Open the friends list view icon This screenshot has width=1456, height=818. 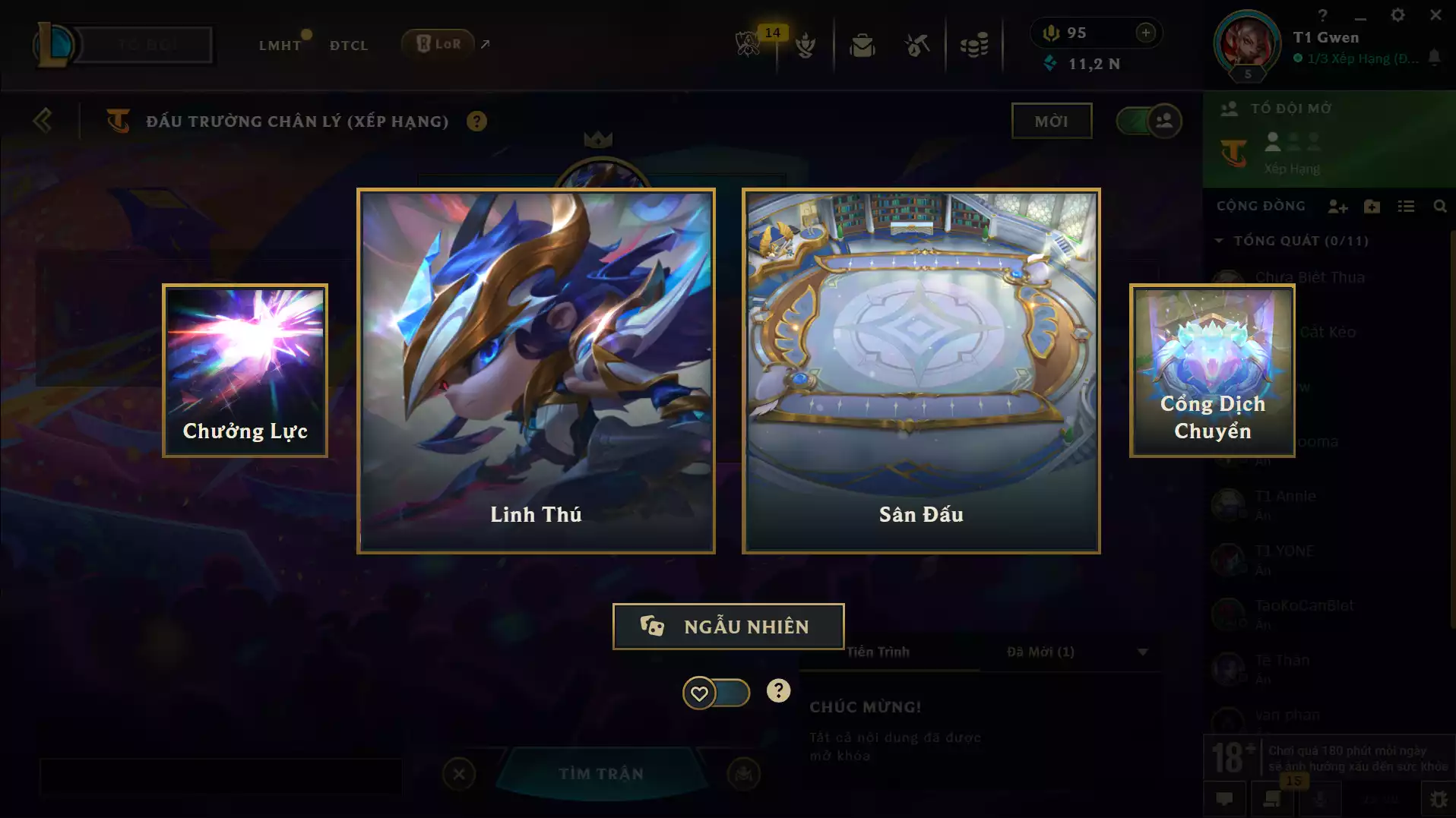point(1407,206)
